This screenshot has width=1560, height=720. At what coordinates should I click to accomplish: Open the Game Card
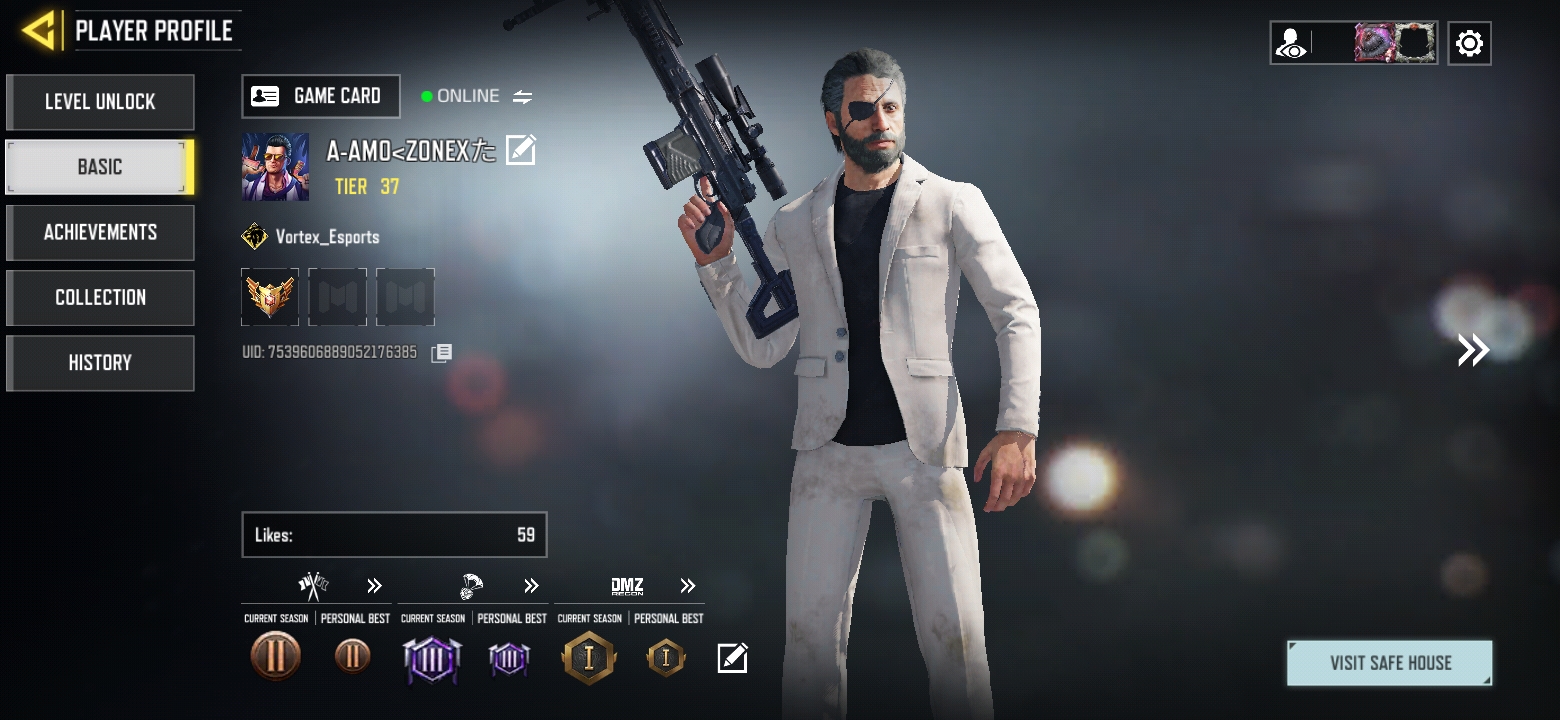coord(321,96)
